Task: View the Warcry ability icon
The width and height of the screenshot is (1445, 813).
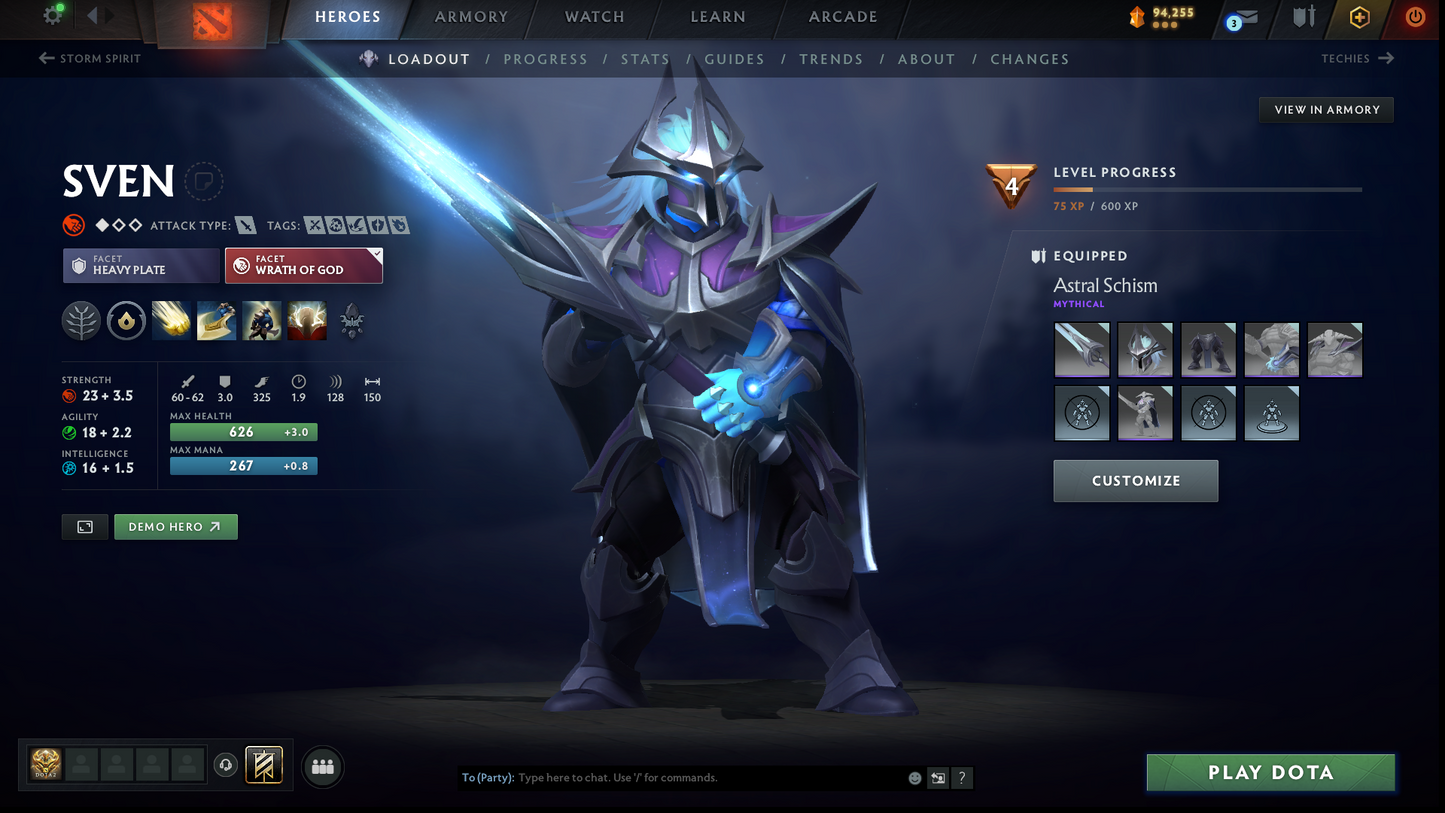Action: (x=261, y=320)
